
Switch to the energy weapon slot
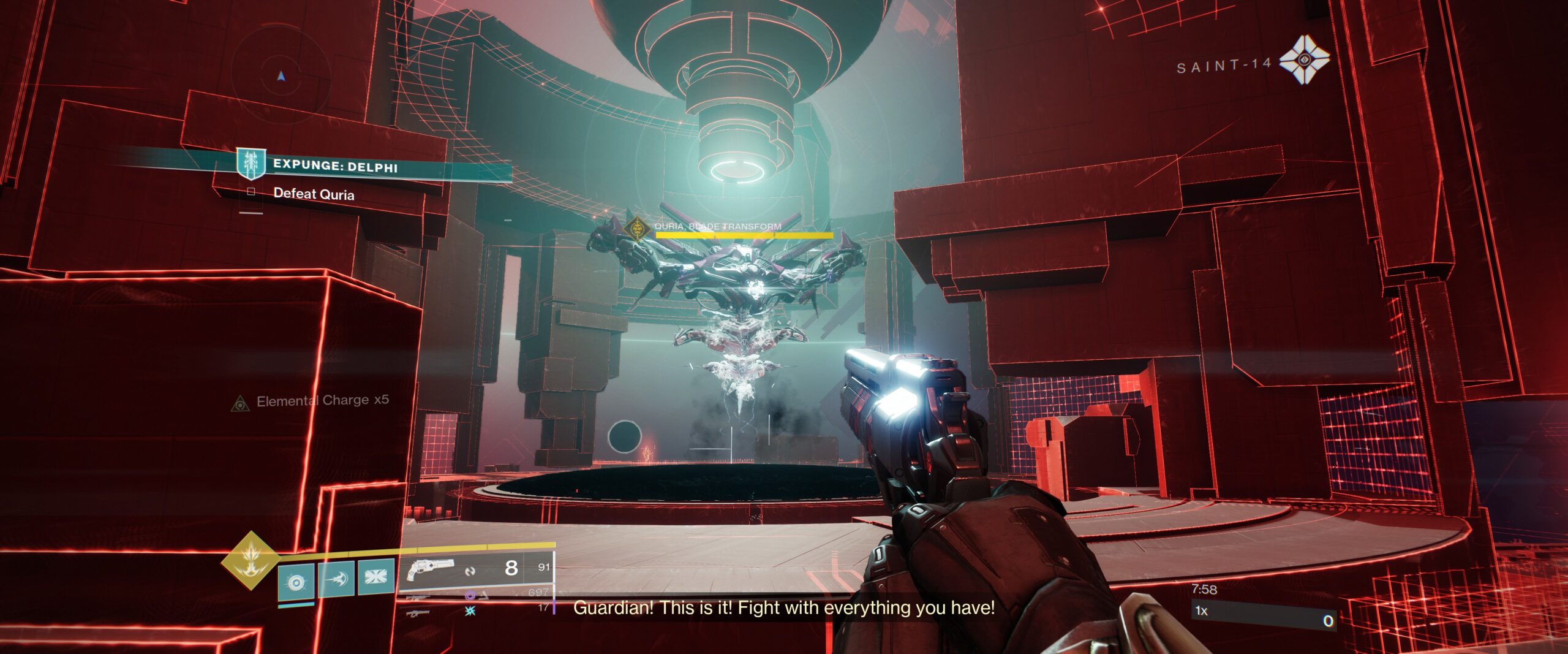coord(418,597)
